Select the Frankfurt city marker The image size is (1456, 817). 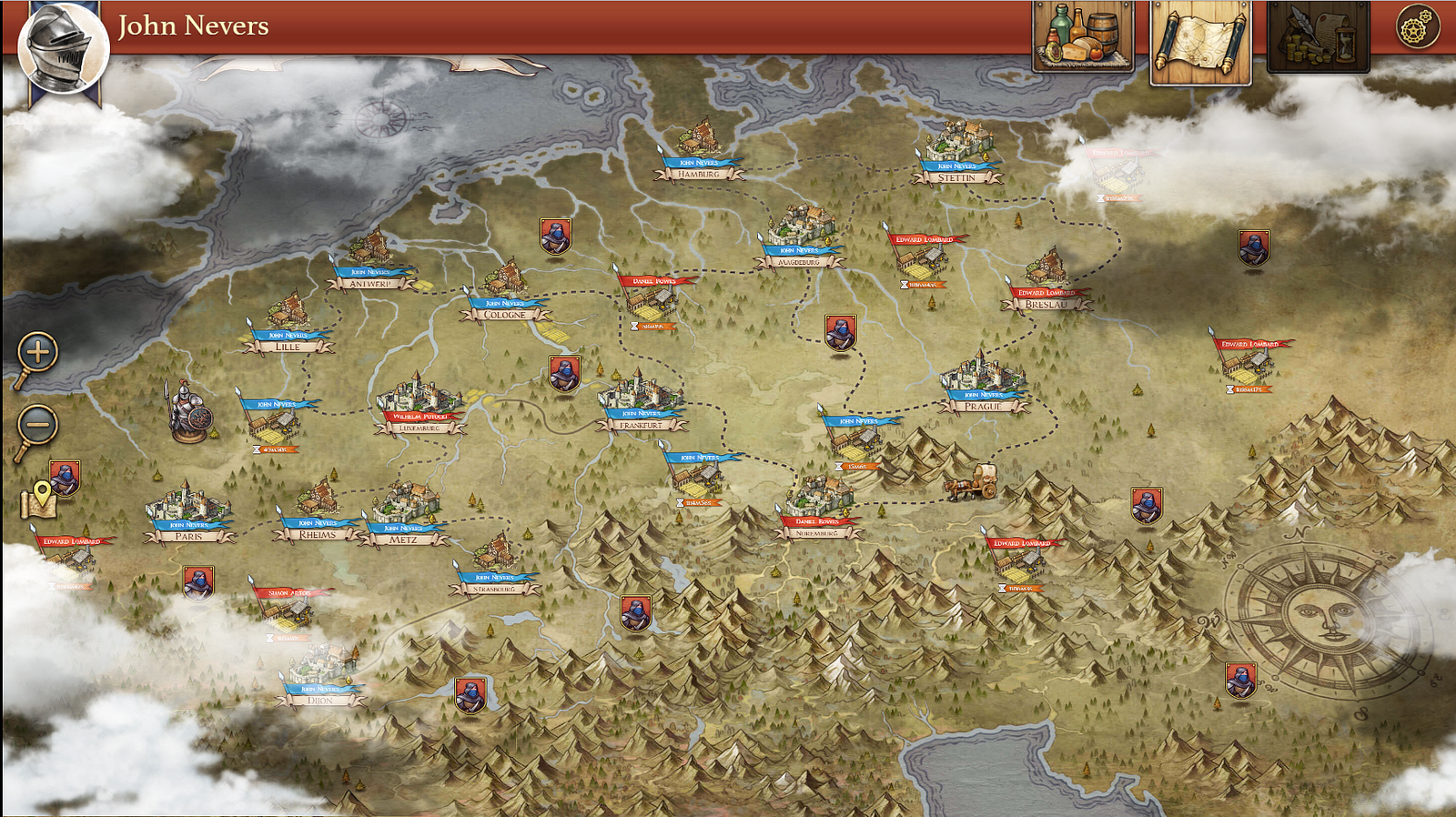pos(642,424)
